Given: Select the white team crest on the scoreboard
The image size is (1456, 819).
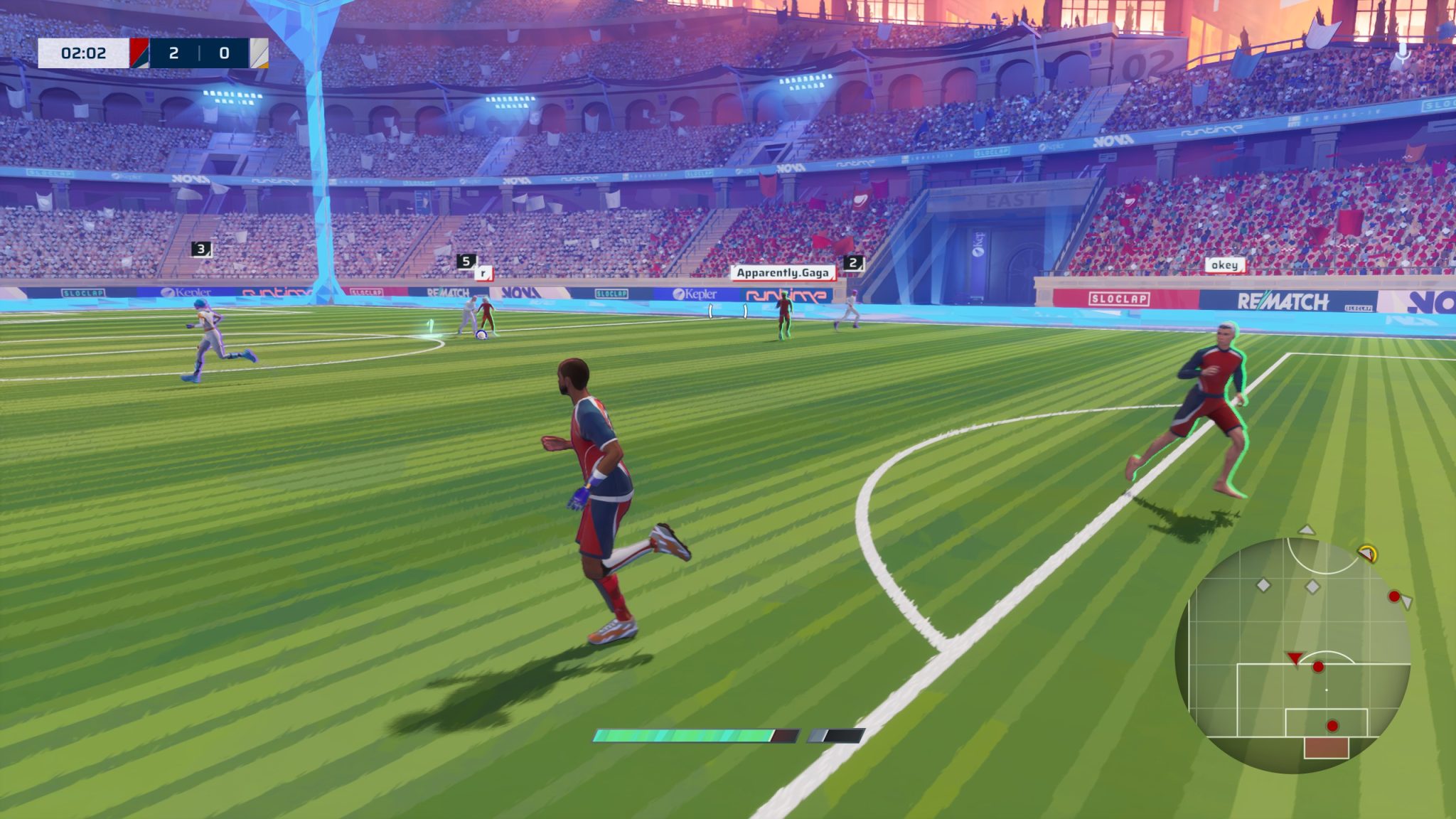Looking at the screenshot, I should coord(260,50).
